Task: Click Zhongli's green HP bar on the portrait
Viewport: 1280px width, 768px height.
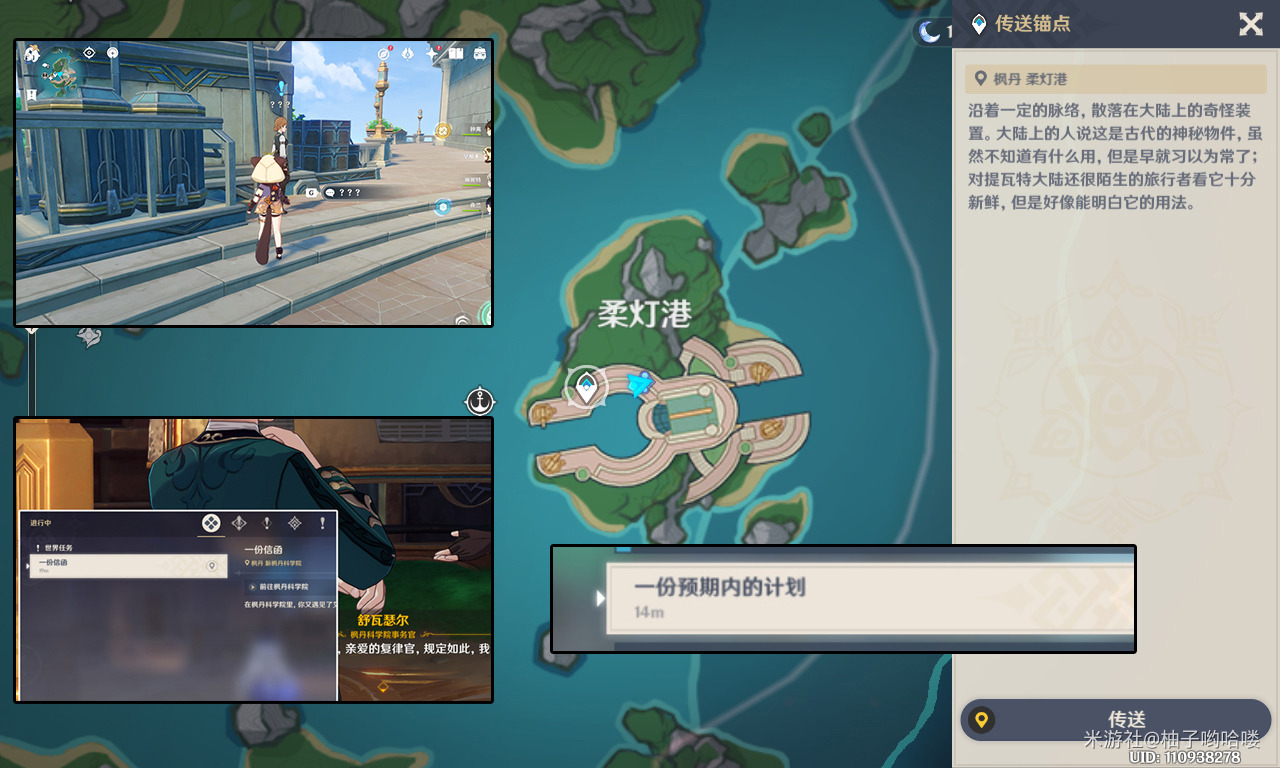Action: pos(471,135)
